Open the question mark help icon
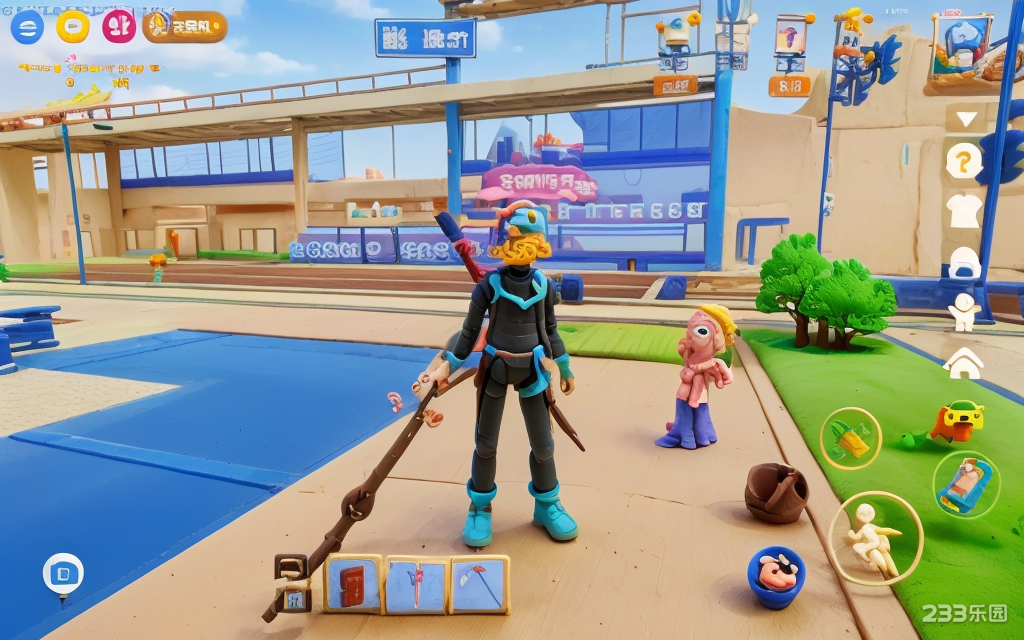The image size is (1024, 640). [964, 161]
